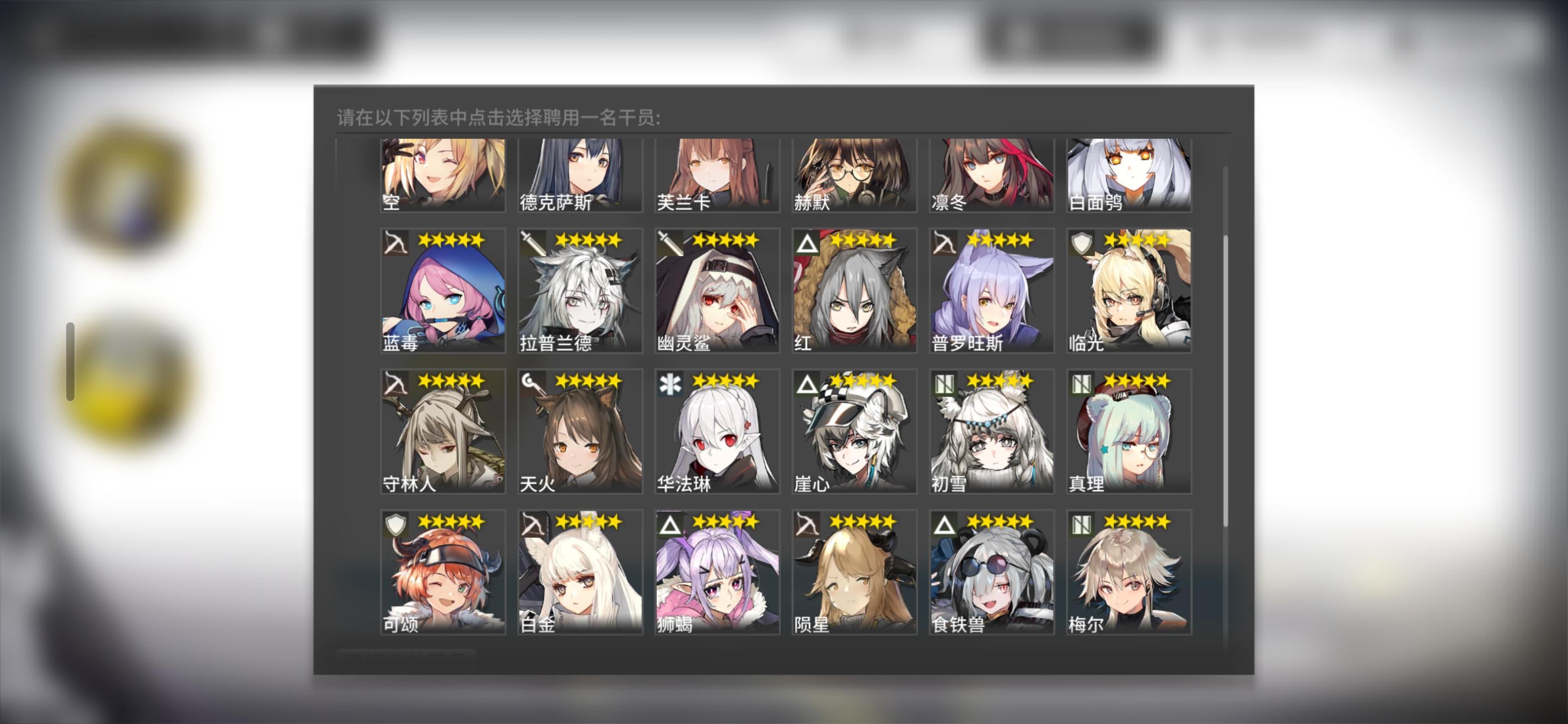Select operator 凛冬 from the recruitment list

coord(991,176)
